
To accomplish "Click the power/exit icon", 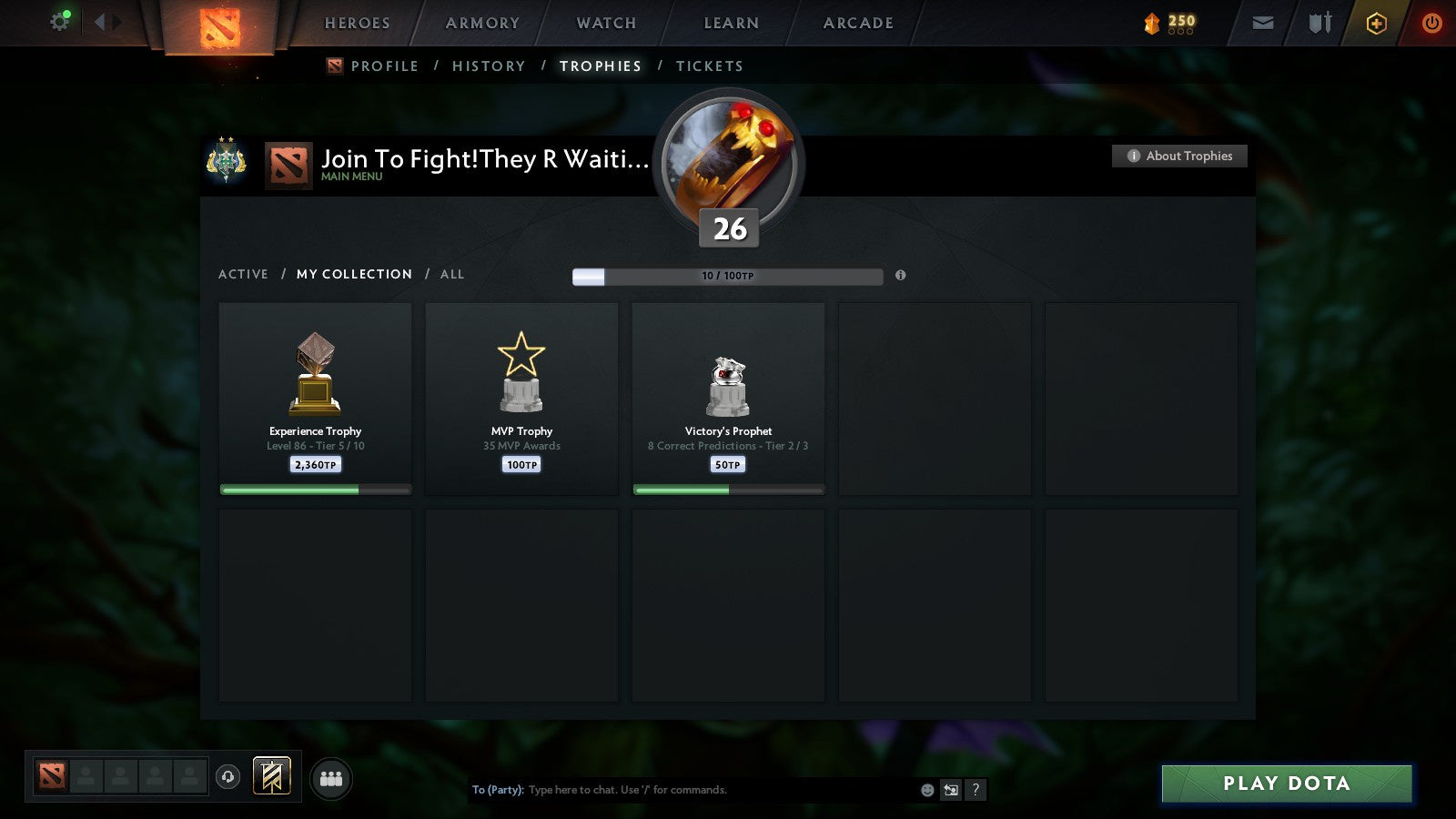I will pyautogui.click(x=1430, y=23).
